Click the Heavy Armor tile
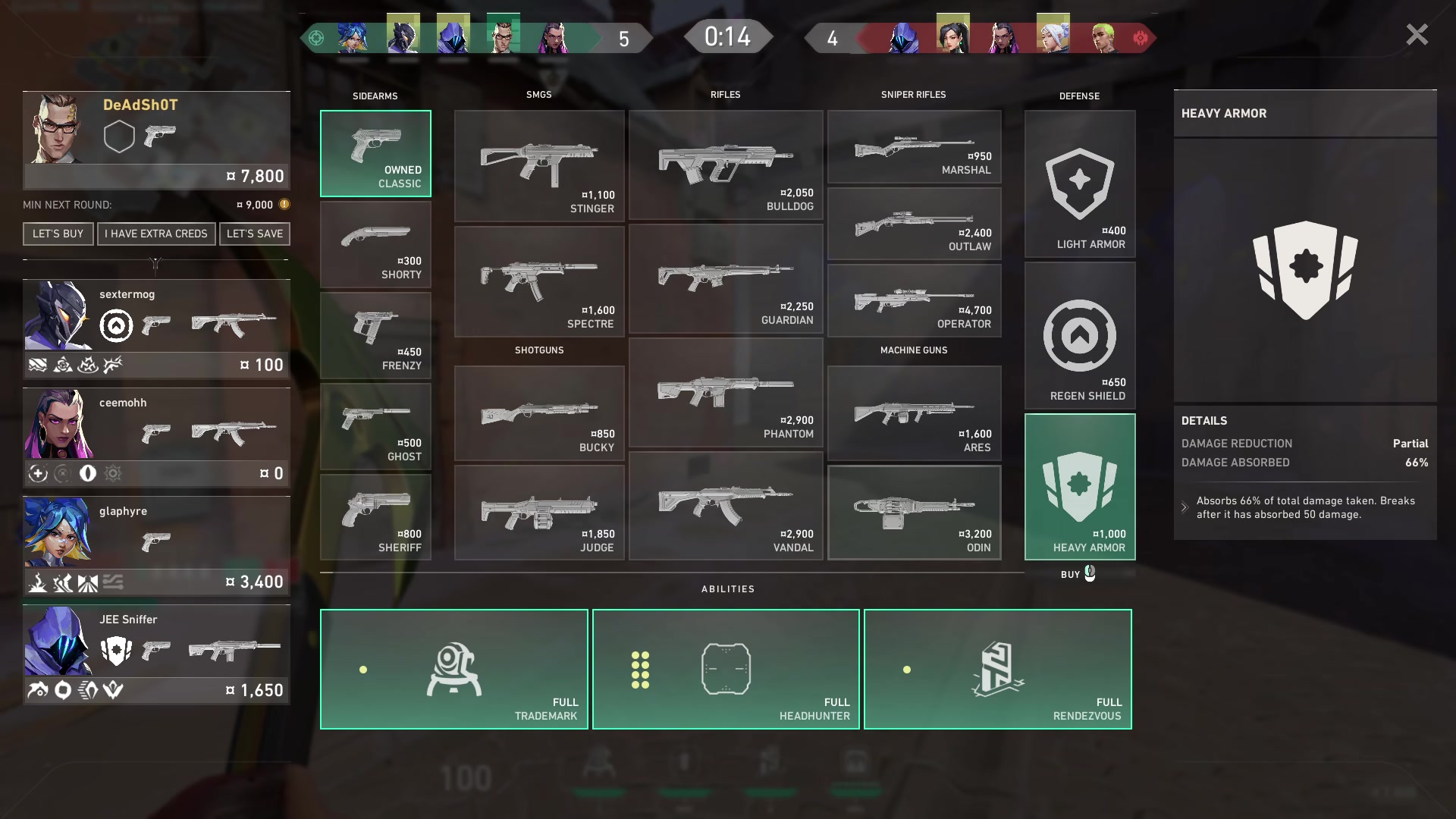The height and width of the screenshot is (819, 1456). tap(1080, 487)
